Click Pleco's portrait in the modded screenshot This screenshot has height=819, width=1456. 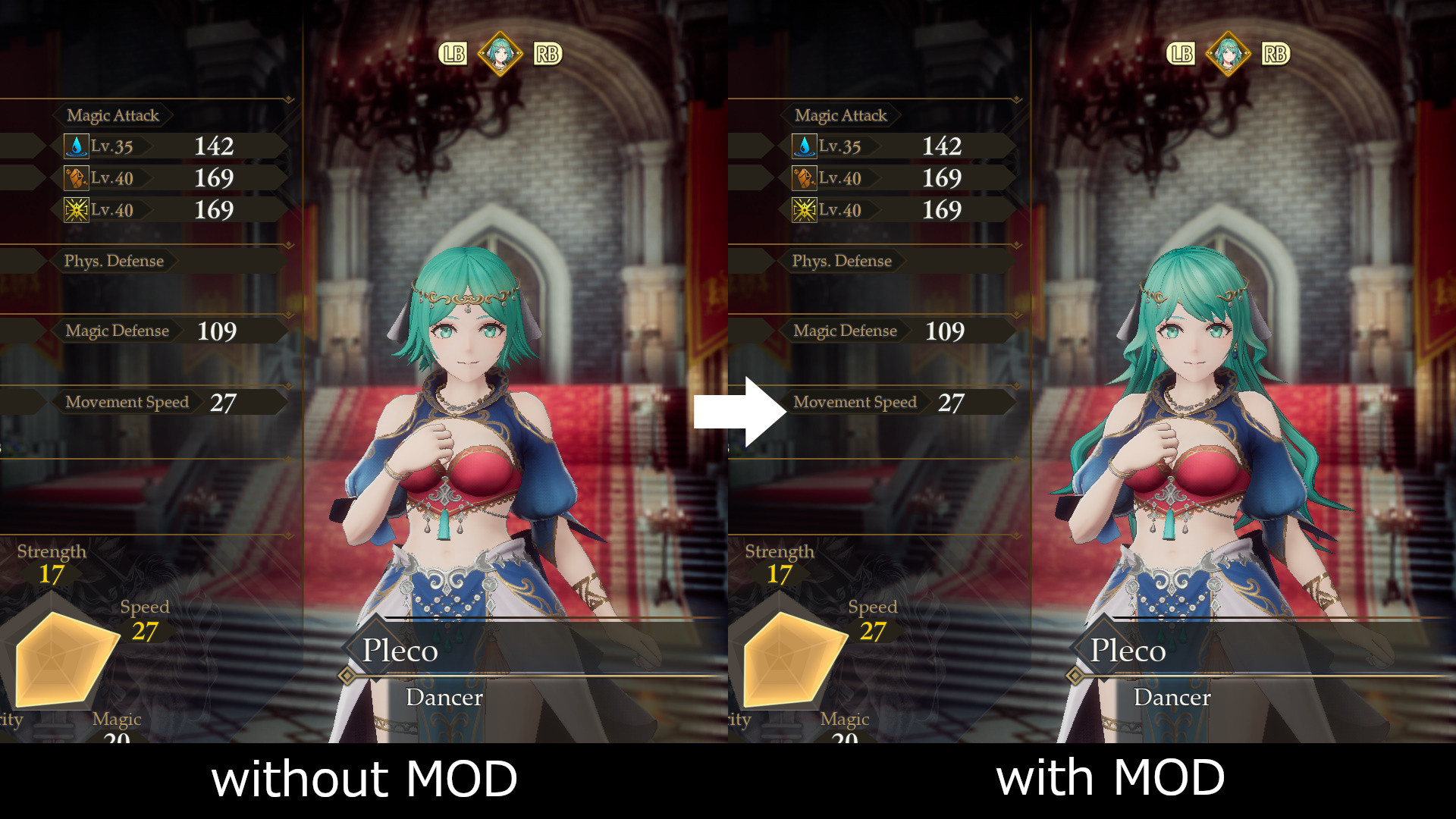1227,53
